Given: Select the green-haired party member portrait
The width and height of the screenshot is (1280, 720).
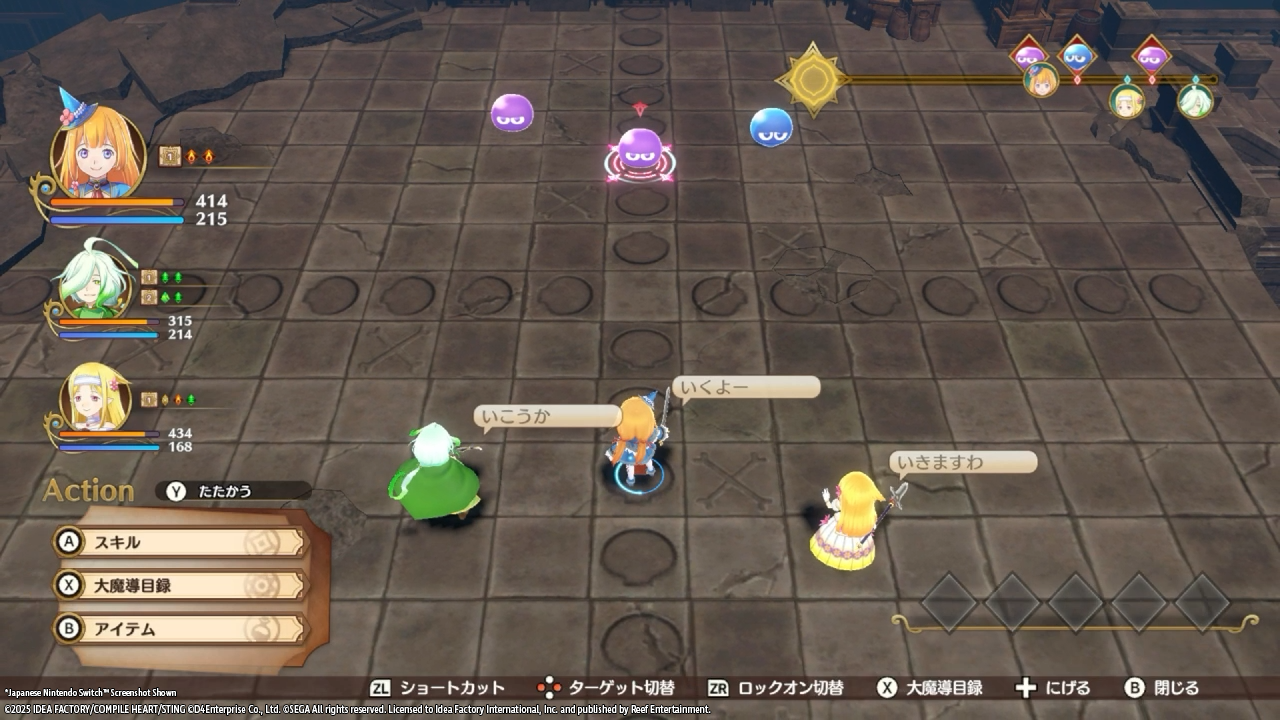Looking at the screenshot, I should click(x=94, y=284).
